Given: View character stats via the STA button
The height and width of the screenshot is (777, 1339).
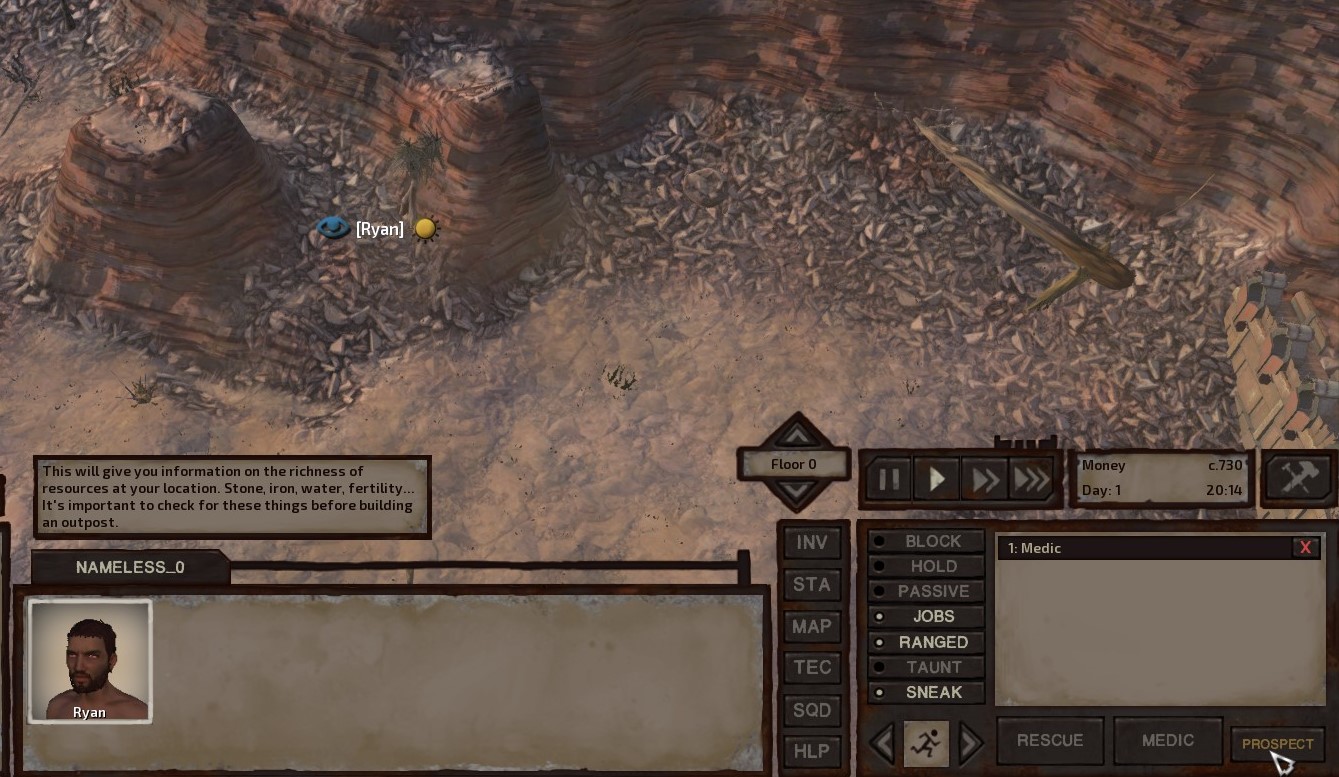Looking at the screenshot, I should (x=812, y=584).
